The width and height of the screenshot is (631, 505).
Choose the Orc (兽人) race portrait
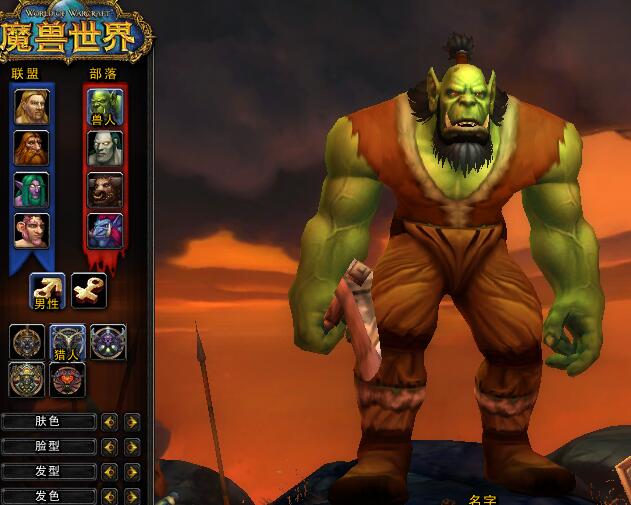(x=104, y=106)
